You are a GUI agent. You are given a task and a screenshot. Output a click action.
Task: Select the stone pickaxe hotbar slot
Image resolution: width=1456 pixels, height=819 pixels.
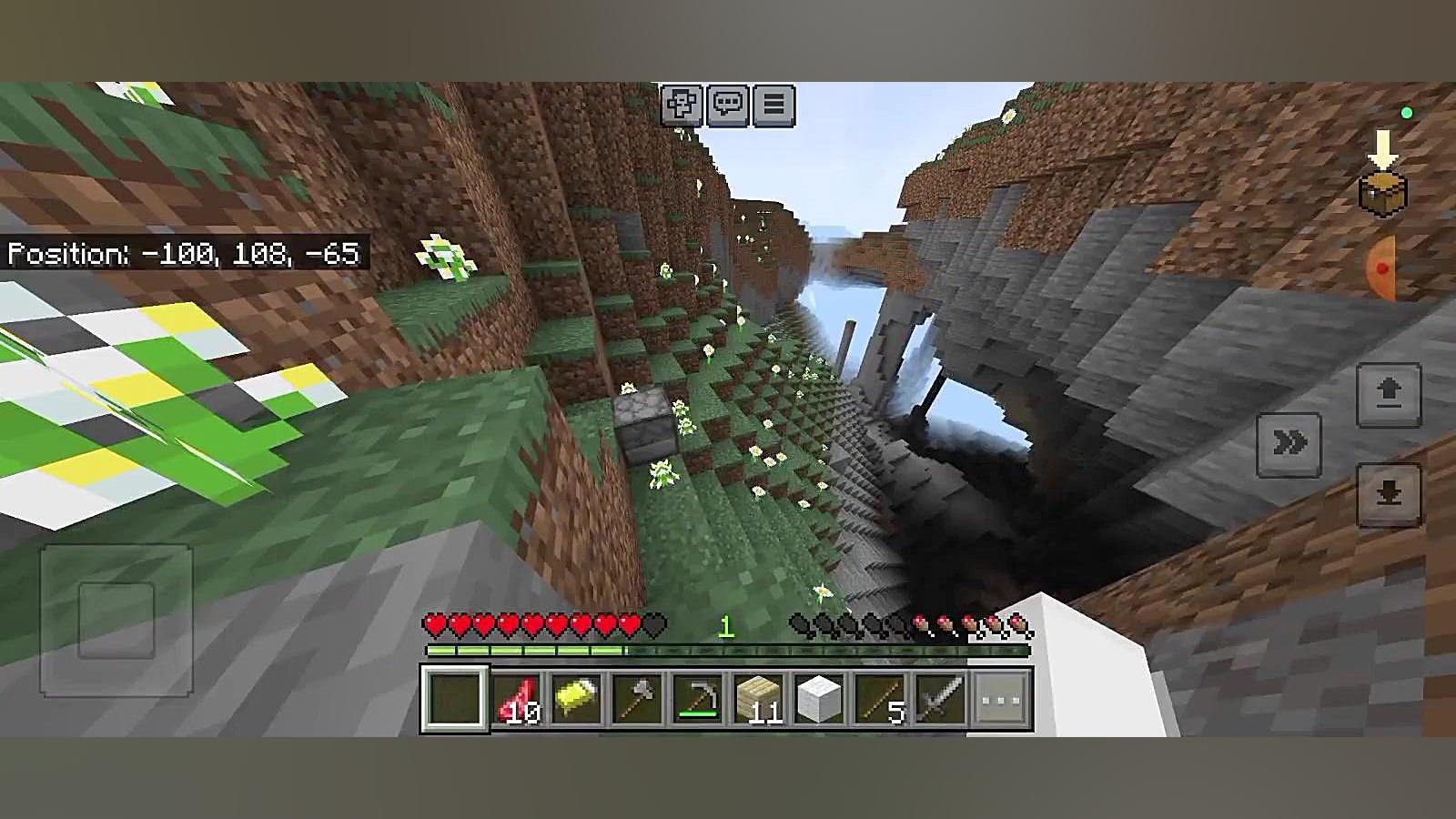(698, 700)
